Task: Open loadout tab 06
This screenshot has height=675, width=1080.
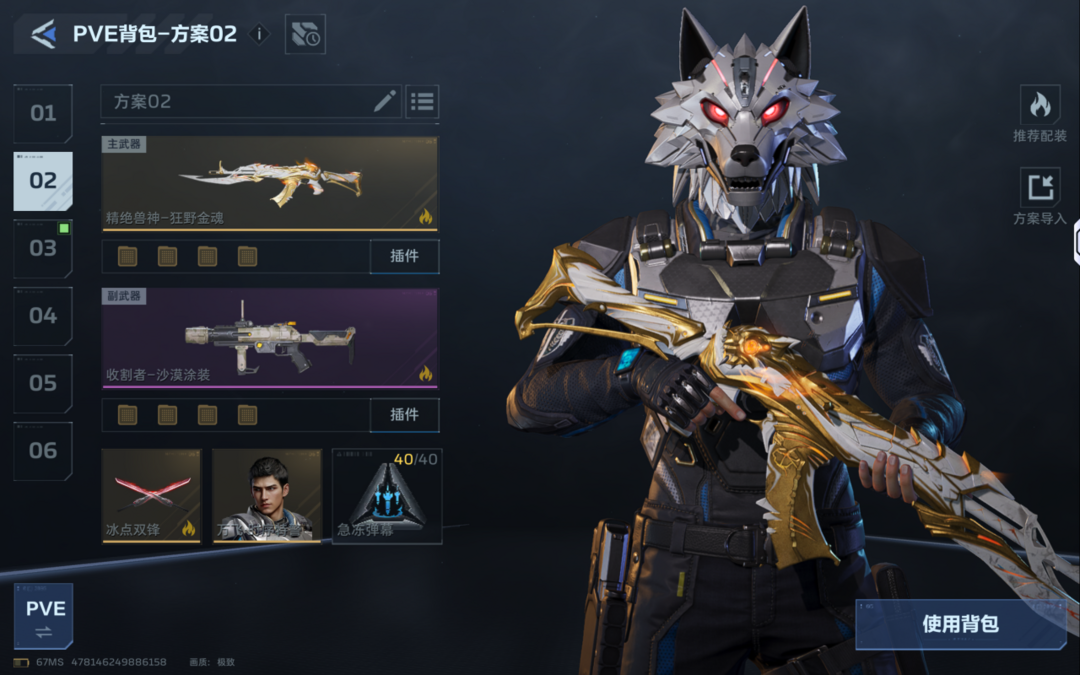Action: pyautogui.click(x=43, y=451)
